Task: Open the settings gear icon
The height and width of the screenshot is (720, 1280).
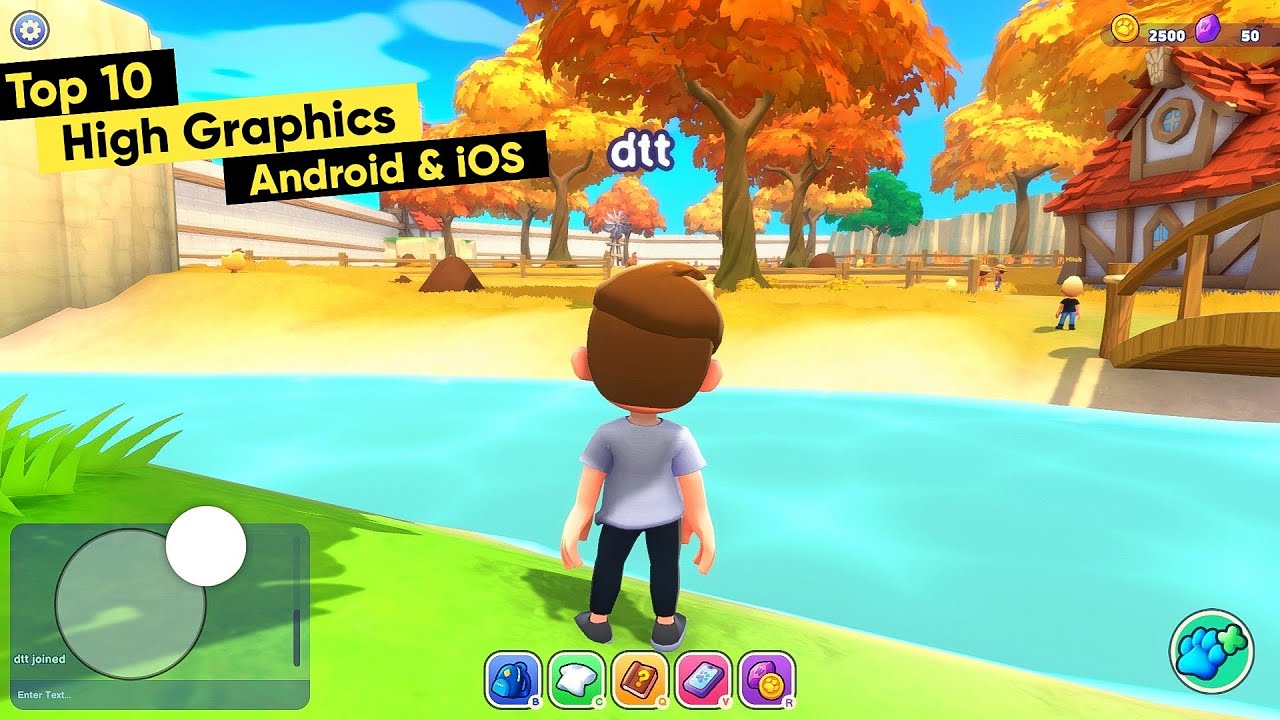Action: (x=29, y=29)
